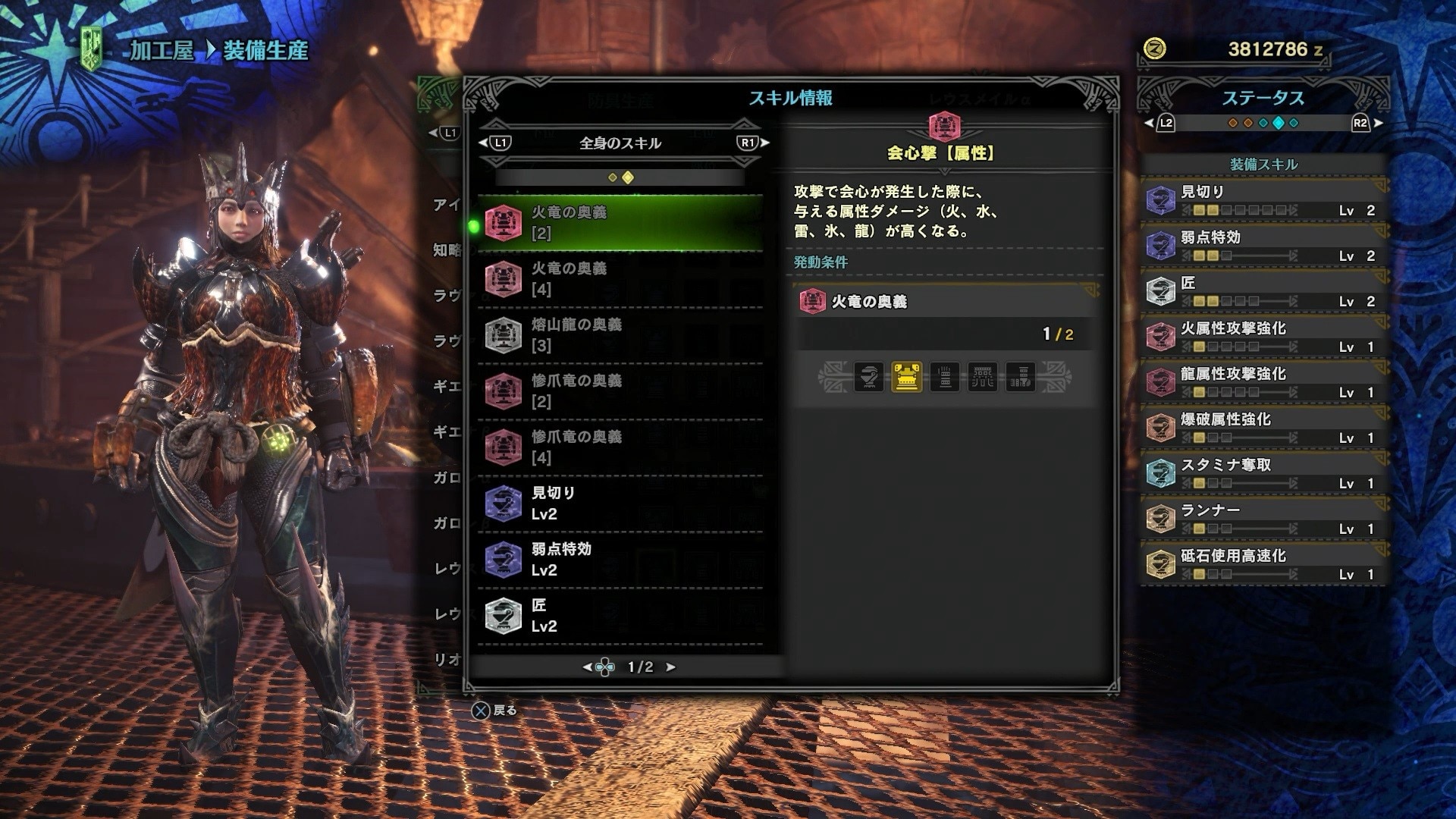Go to previous skill list page arrow

click(586, 667)
